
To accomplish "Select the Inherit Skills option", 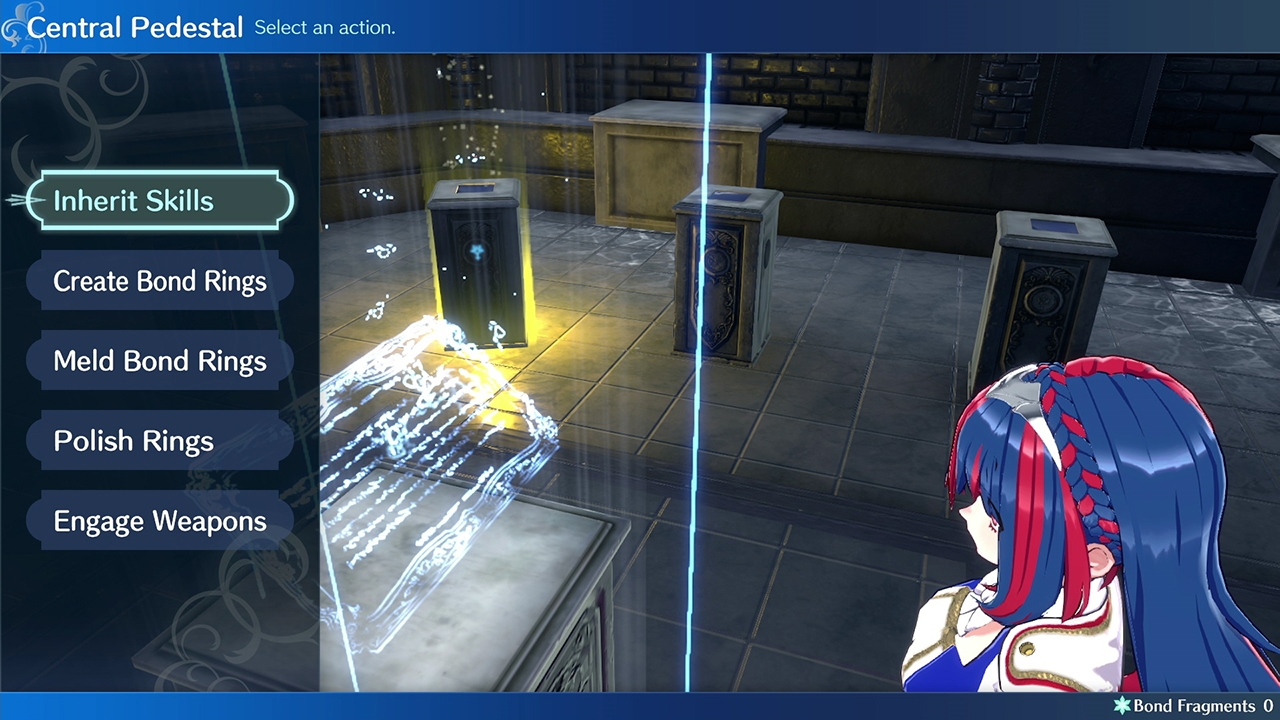I will 160,201.
